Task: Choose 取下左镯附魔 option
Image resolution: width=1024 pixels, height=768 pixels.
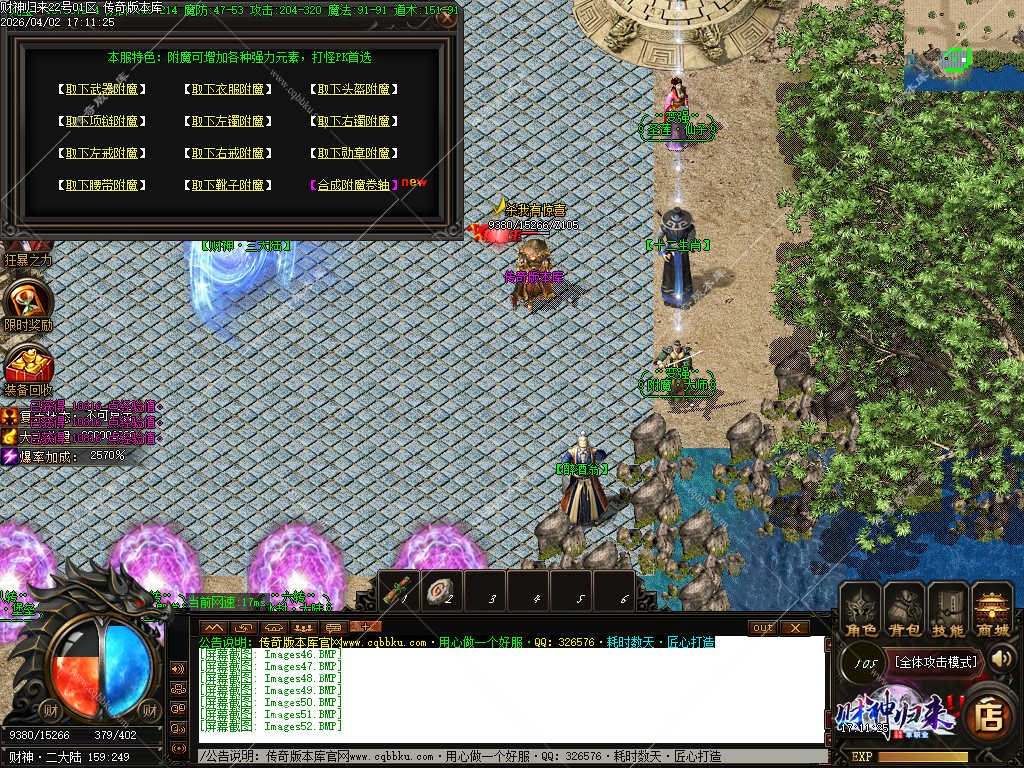Action: 228,121
